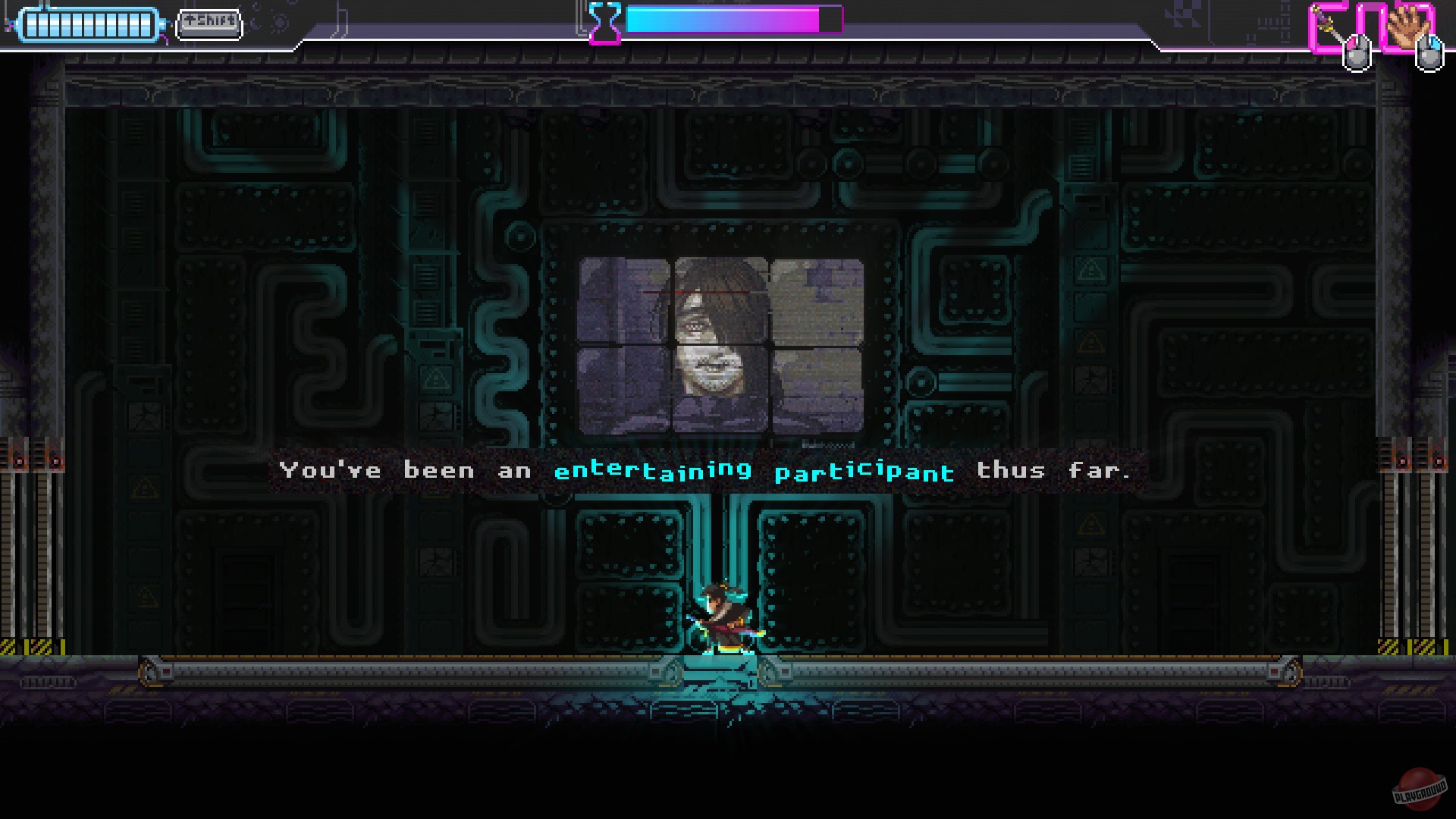
Task: Click the phrase thus far in dialogue
Action: 1054,470
